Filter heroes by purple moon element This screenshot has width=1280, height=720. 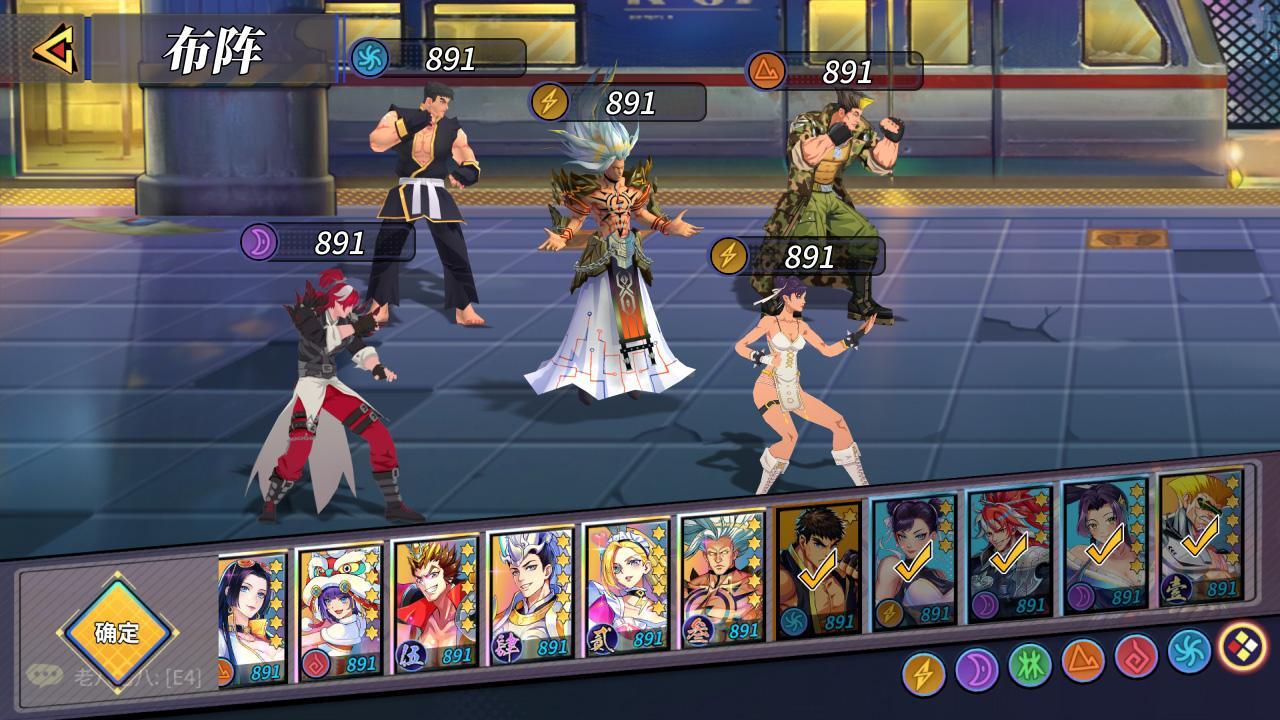(977, 670)
